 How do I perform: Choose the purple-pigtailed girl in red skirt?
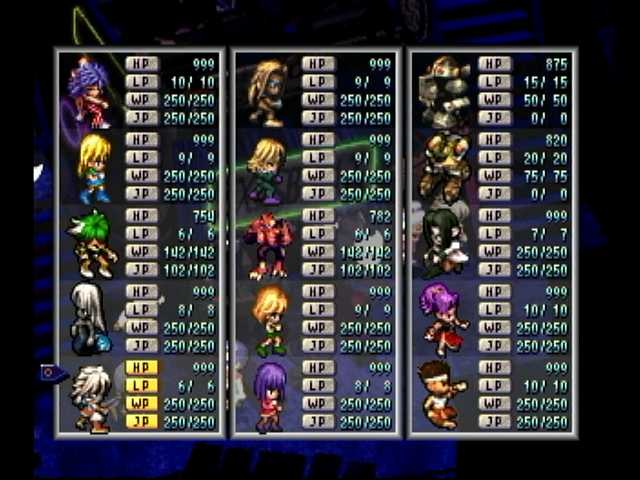444,319
